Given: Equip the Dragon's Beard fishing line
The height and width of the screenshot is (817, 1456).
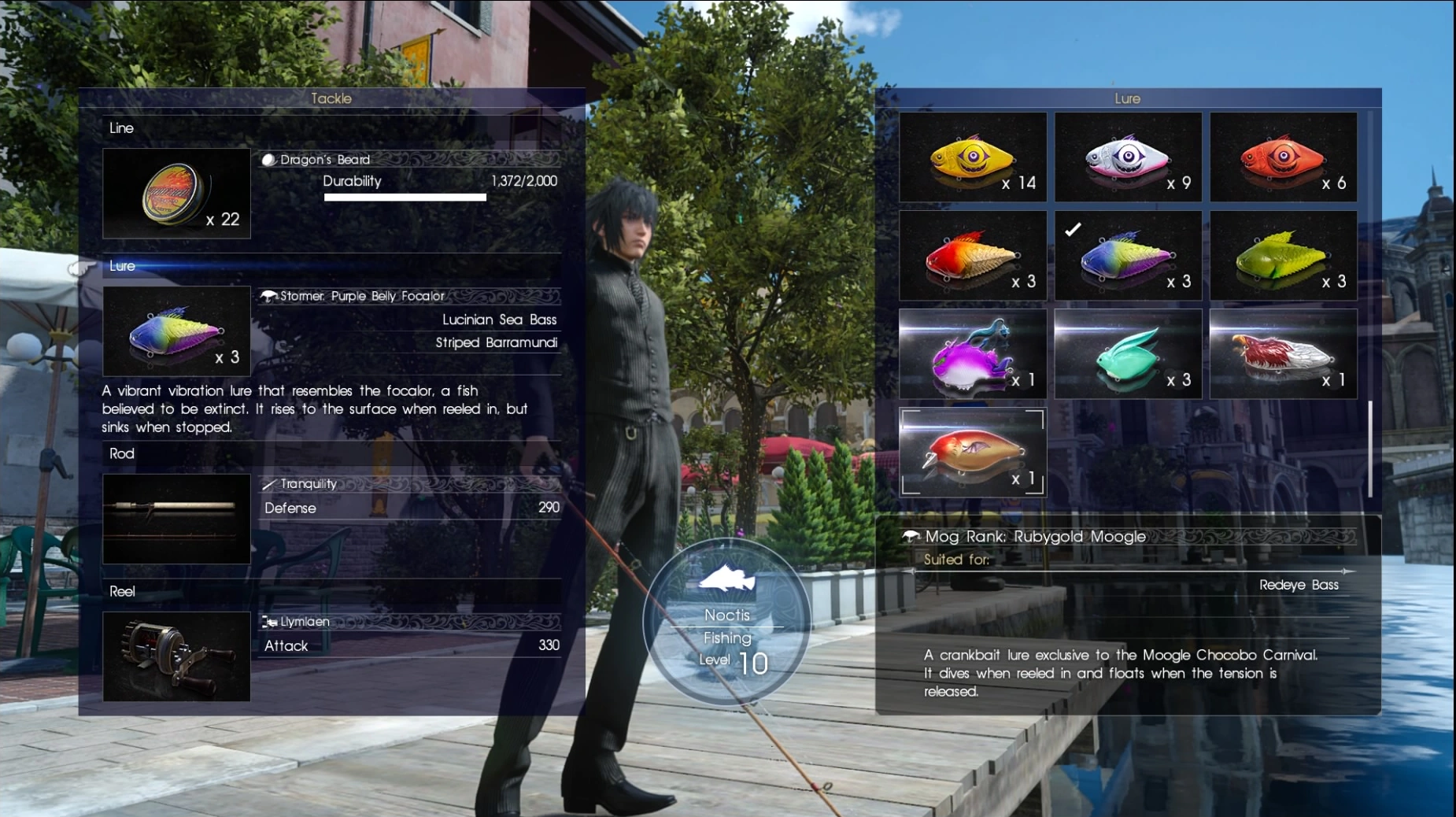Looking at the screenshot, I should [176, 193].
